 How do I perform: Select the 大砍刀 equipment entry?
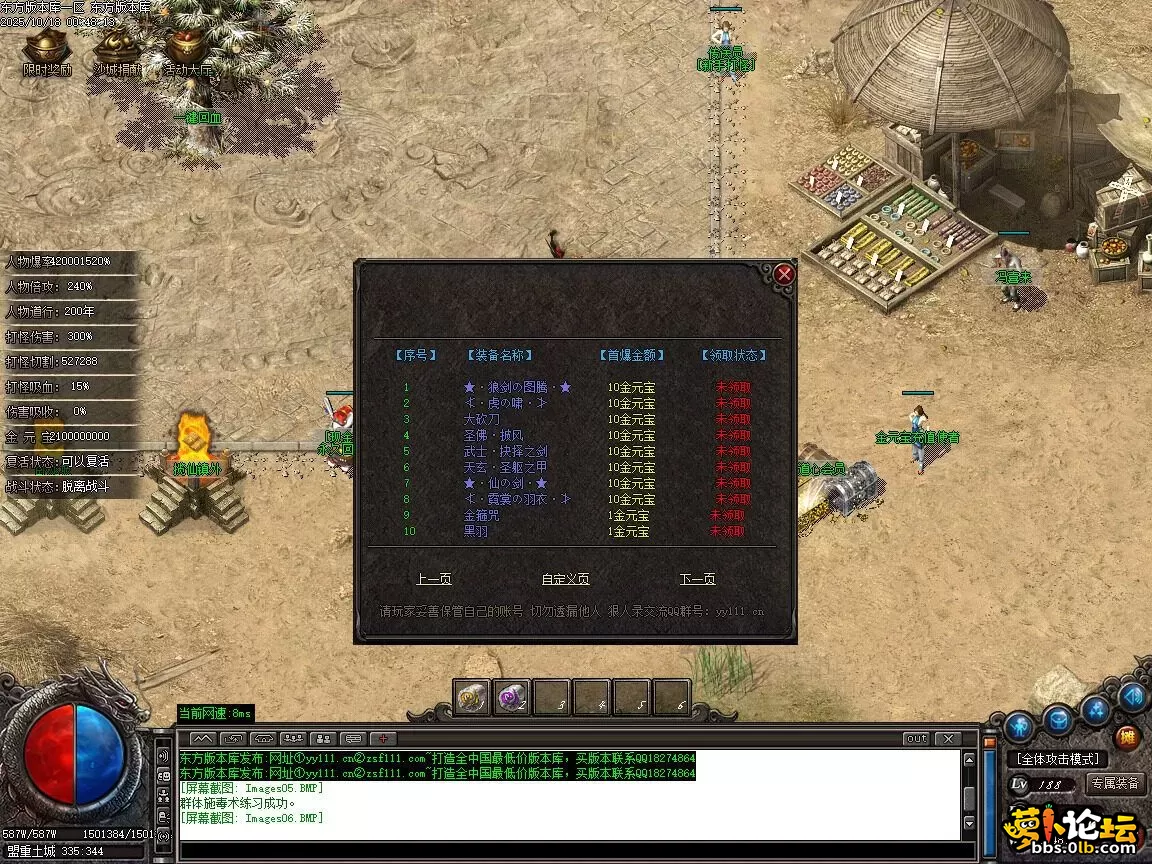(481, 419)
